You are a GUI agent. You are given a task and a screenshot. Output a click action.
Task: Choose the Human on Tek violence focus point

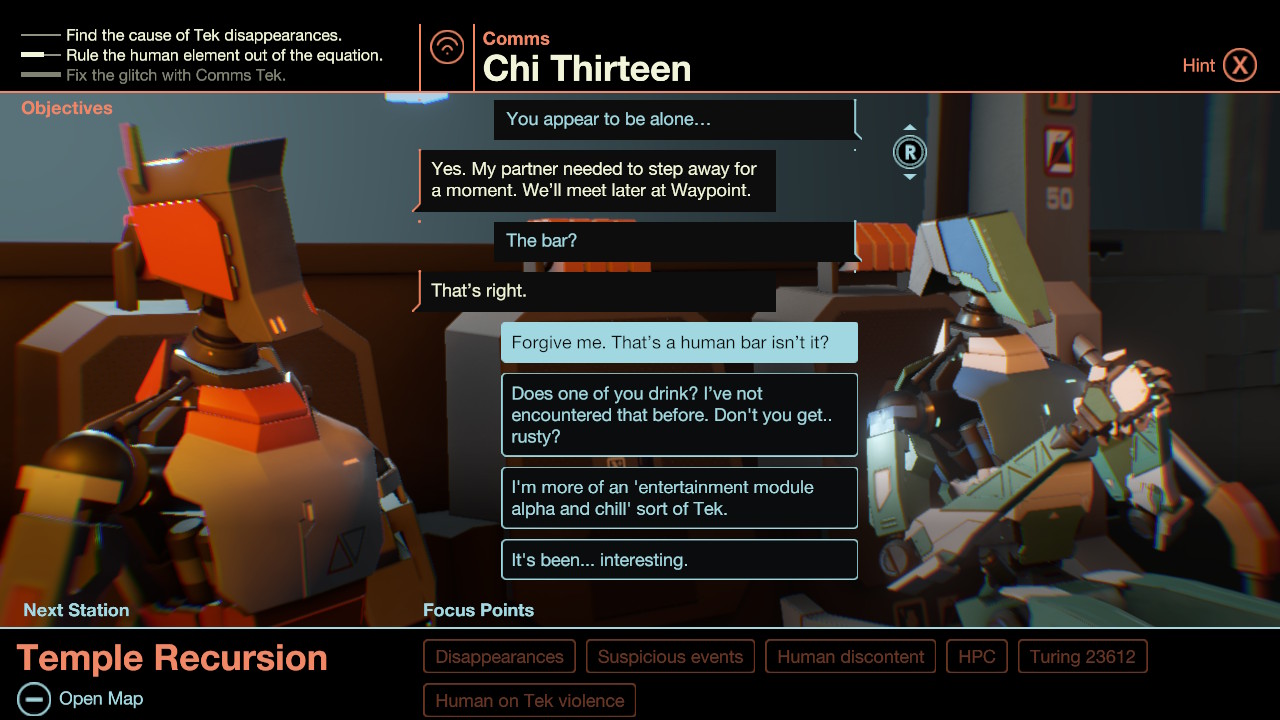tap(529, 701)
